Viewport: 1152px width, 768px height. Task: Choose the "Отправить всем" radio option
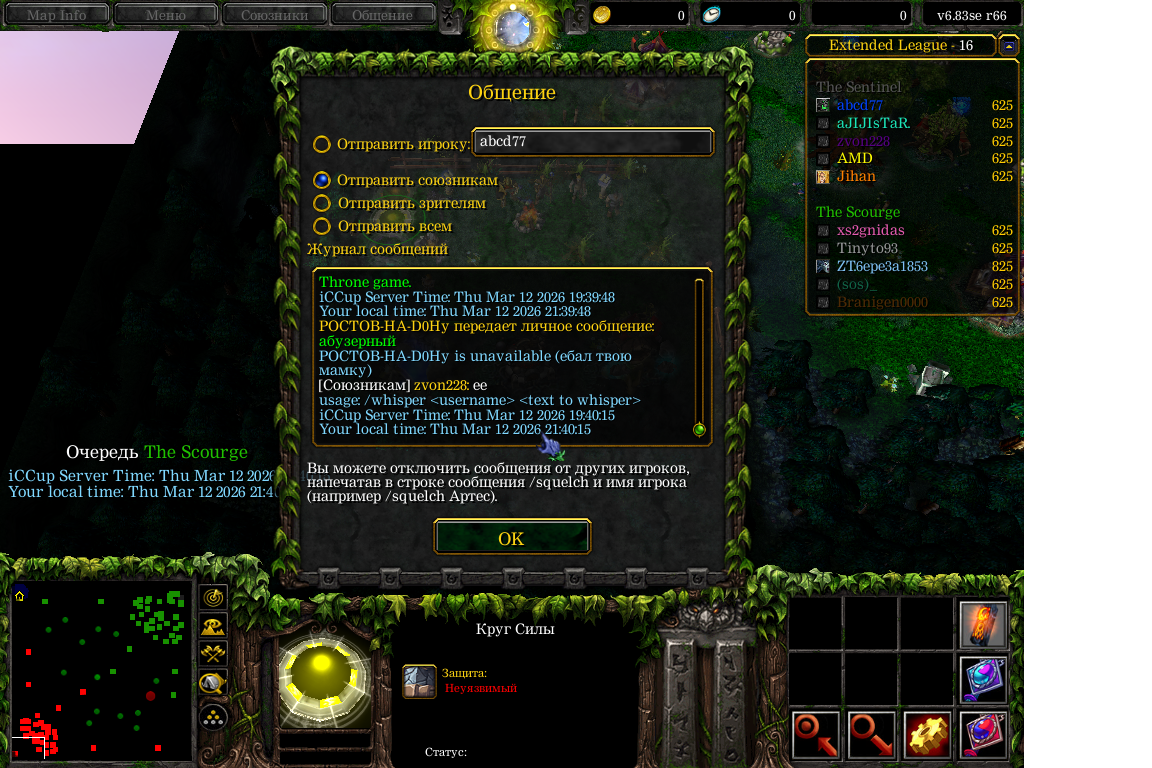click(322, 227)
